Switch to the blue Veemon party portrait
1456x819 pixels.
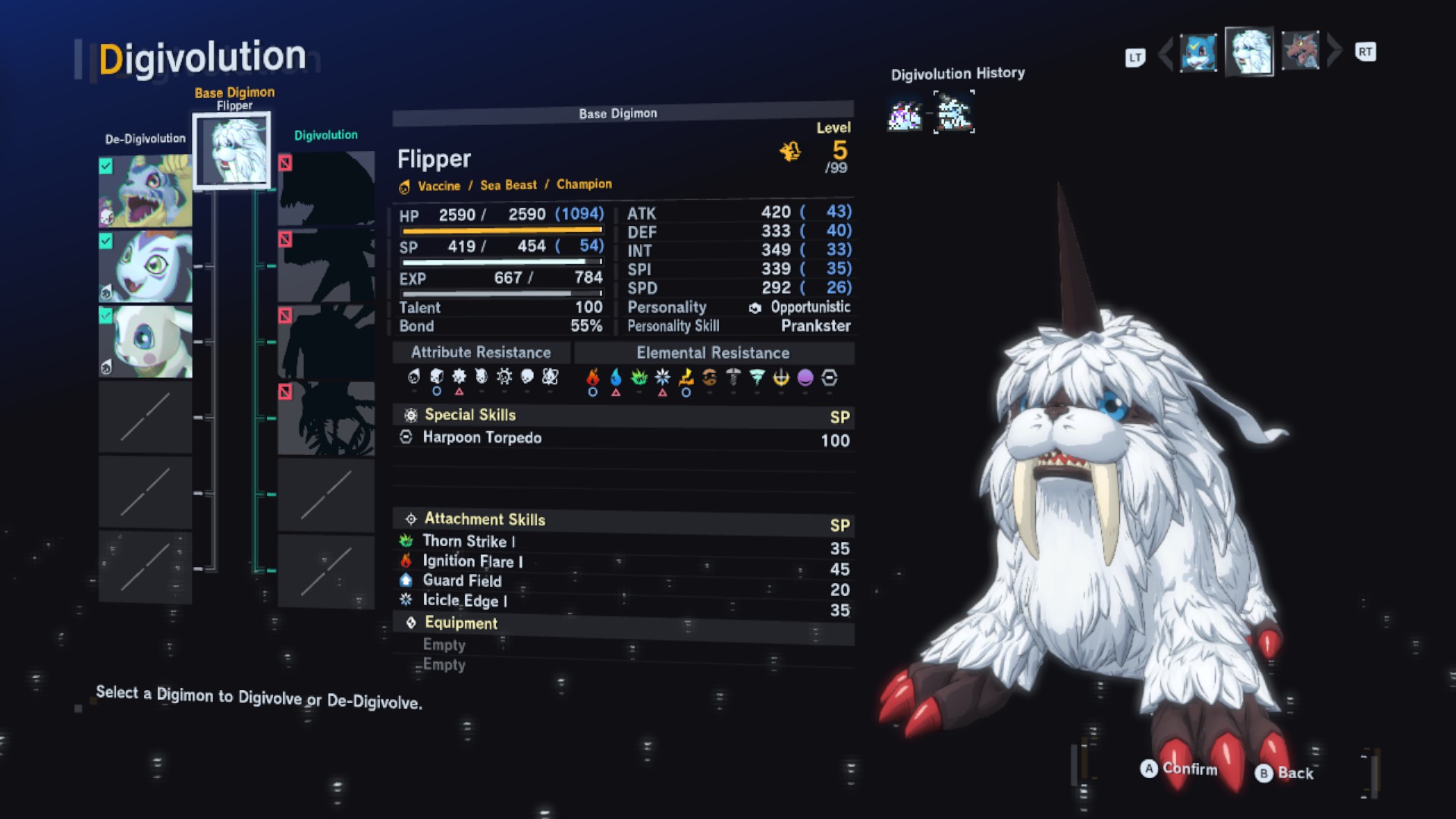1198,52
